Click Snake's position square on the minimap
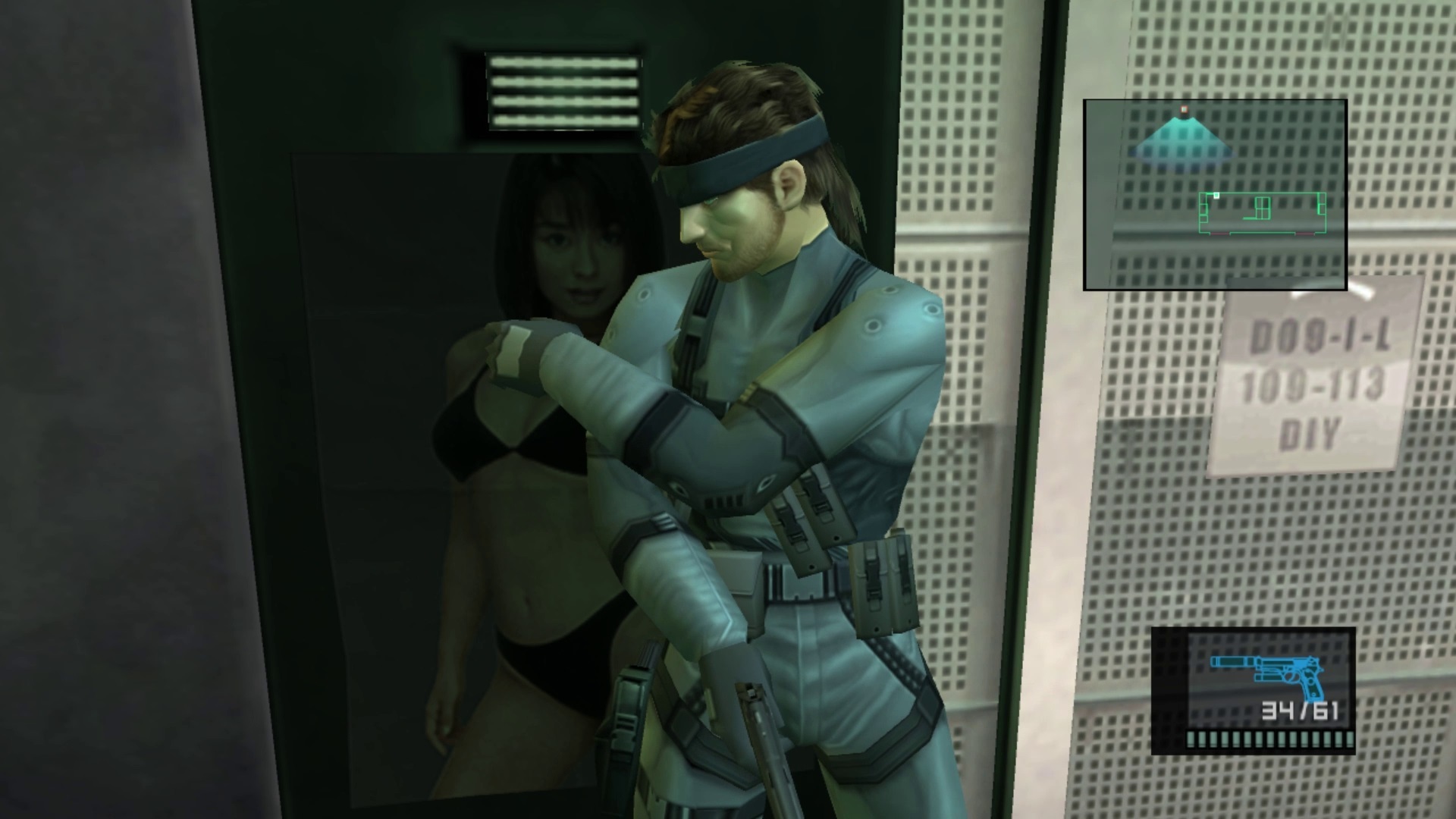1456x819 pixels. [x=1214, y=196]
